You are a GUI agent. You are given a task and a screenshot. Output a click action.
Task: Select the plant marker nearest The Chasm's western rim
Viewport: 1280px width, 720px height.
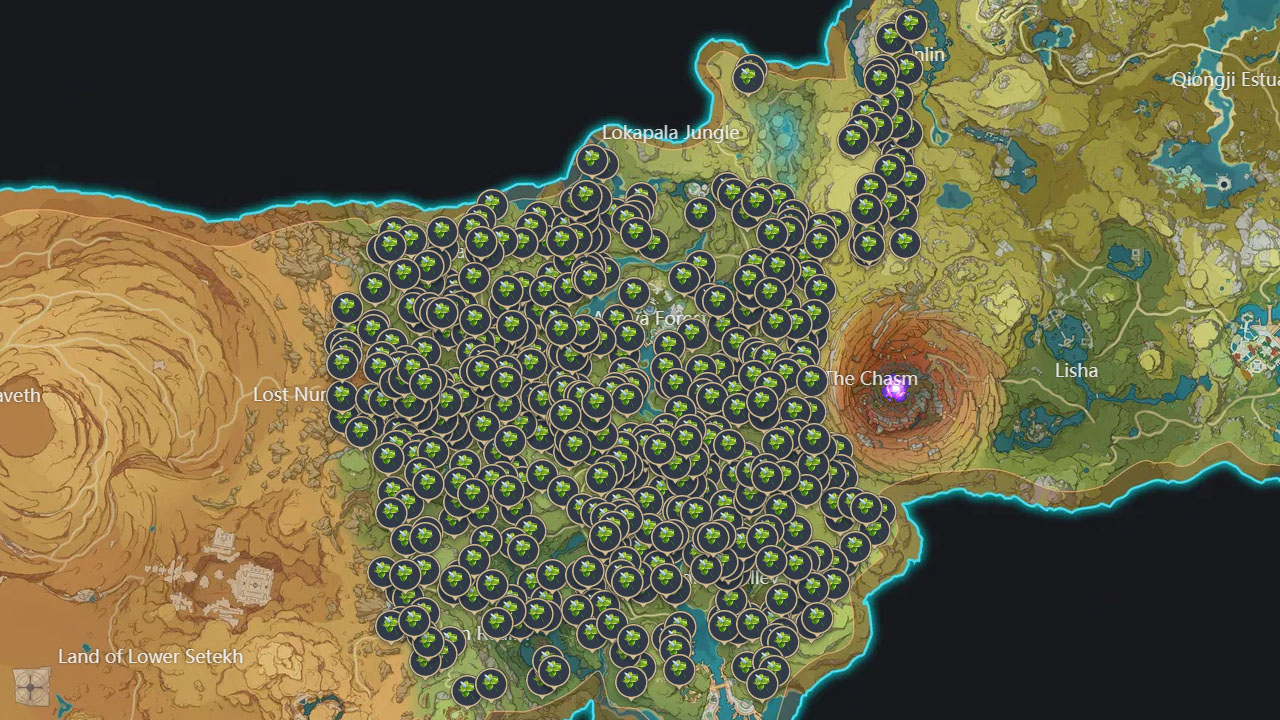point(843,445)
